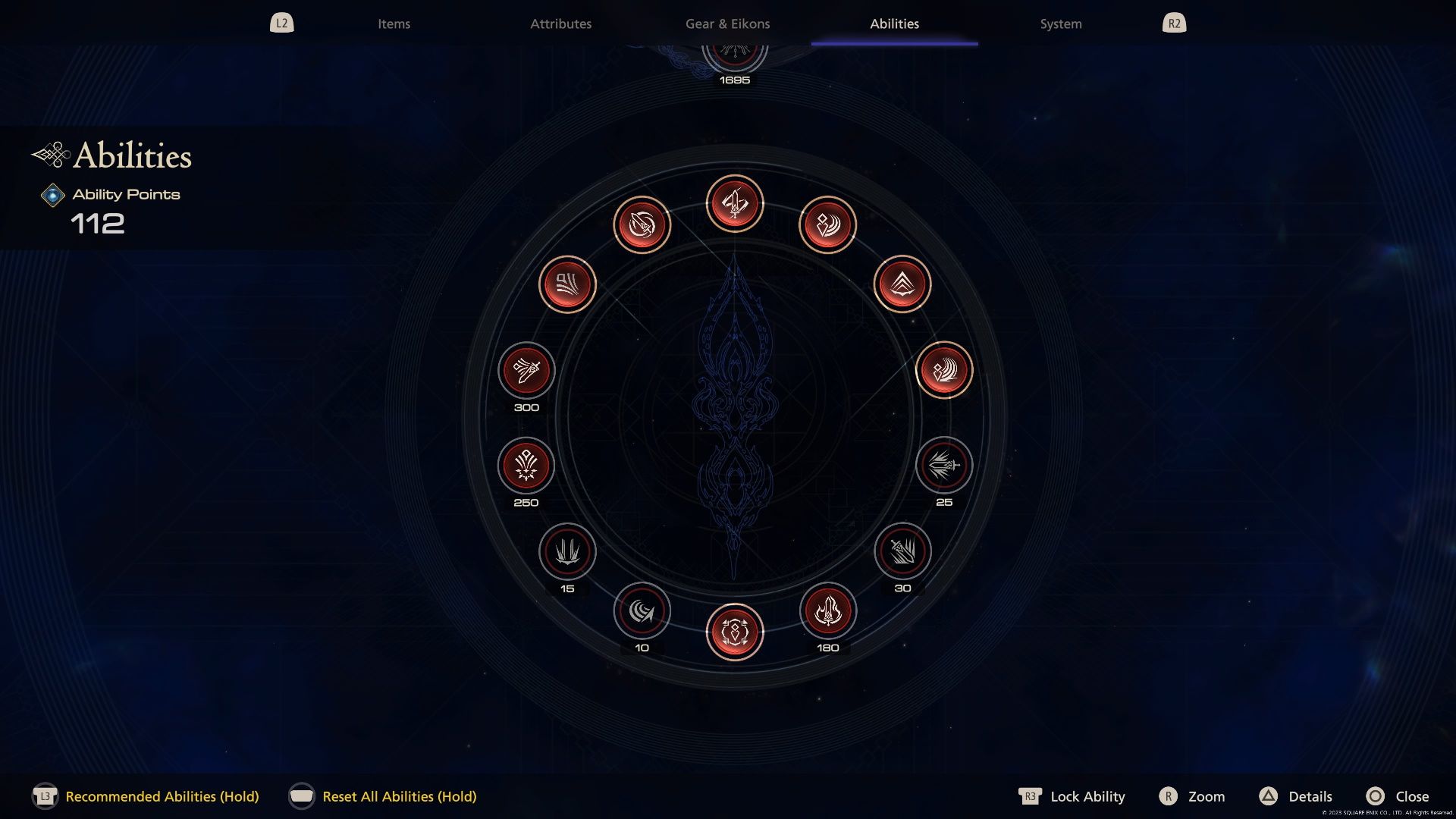Image resolution: width=1456 pixels, height=819 pixels.
Task: Click the eikon icon above the 1695 counter
Action: coord(734,51)
